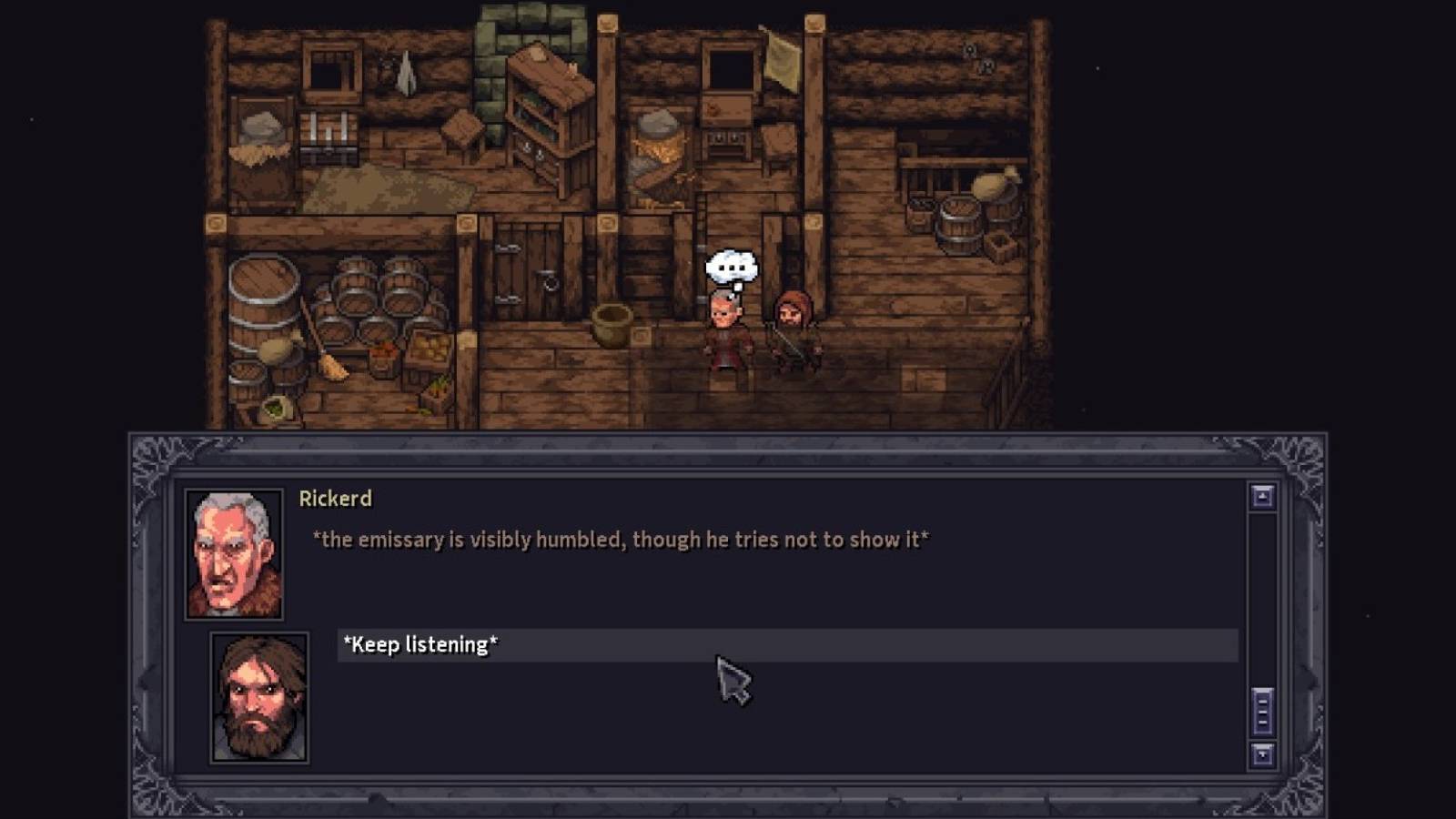The width and height of the screenshot is (1456, 819).
Task: Click the empty cauldron on the counter
Action: click(x=610, y=324)
